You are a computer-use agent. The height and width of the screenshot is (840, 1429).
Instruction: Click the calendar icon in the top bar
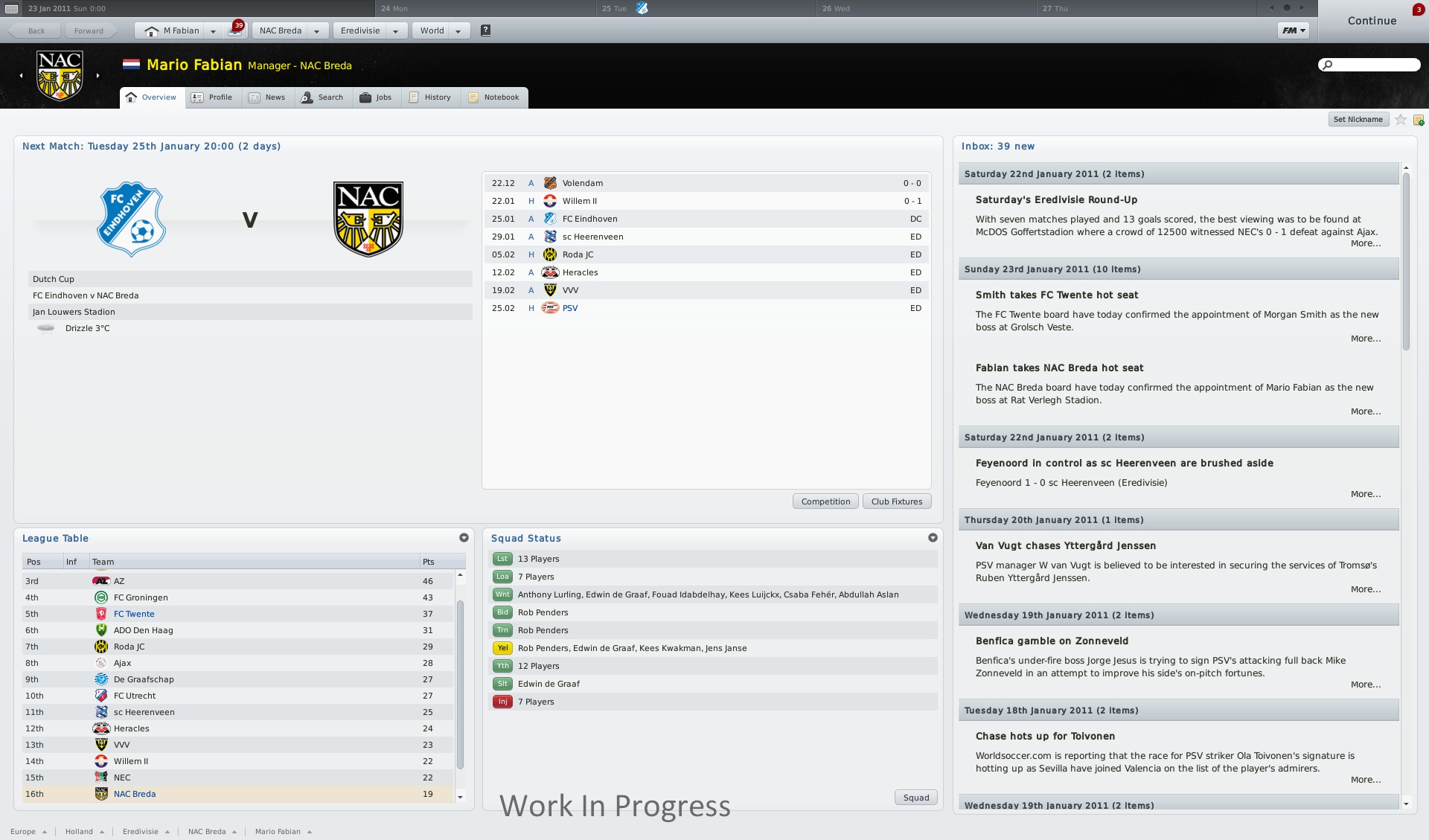[x=10, y=9]
